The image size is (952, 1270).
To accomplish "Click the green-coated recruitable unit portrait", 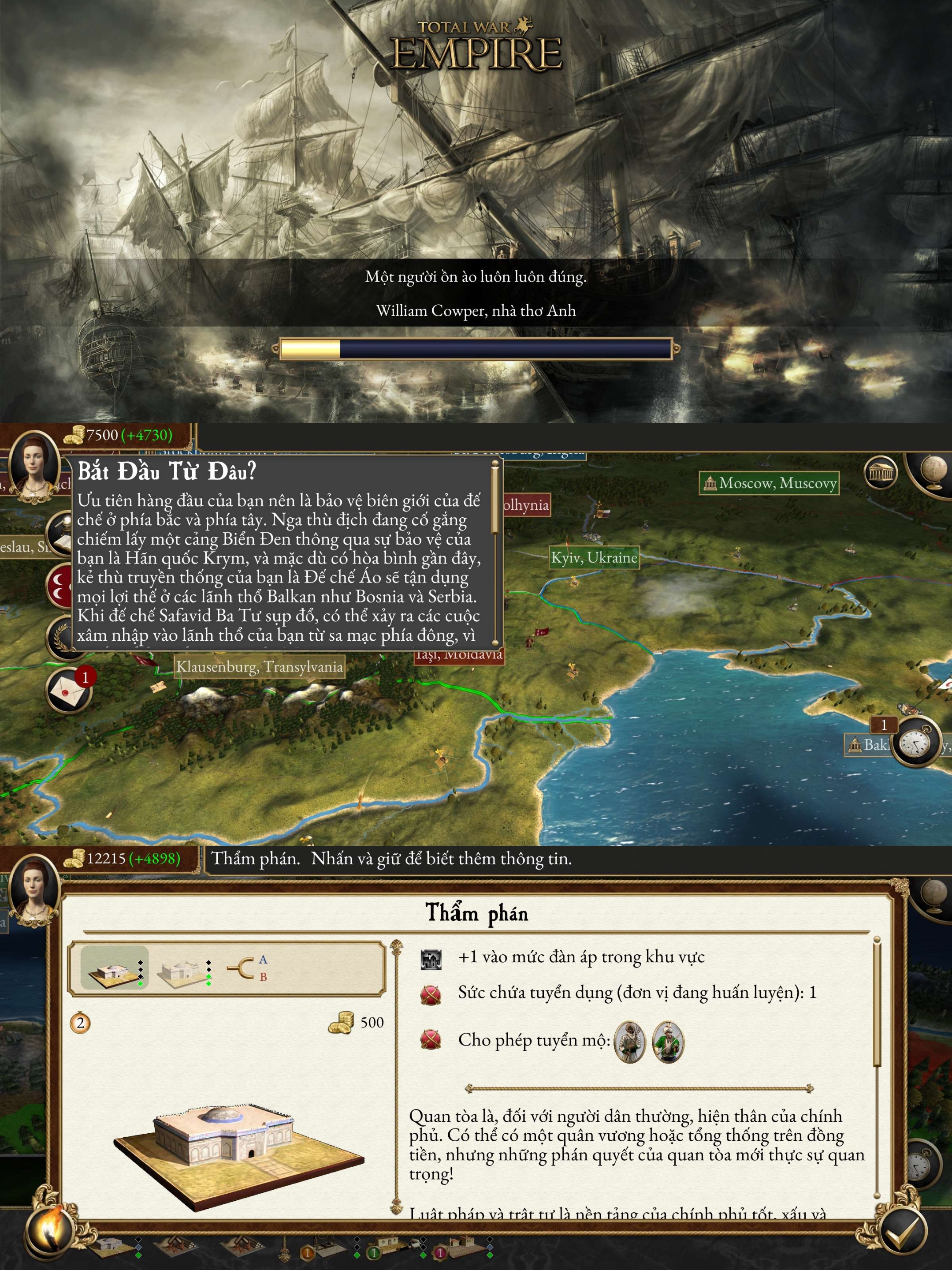I will [x=668, y=1042].
